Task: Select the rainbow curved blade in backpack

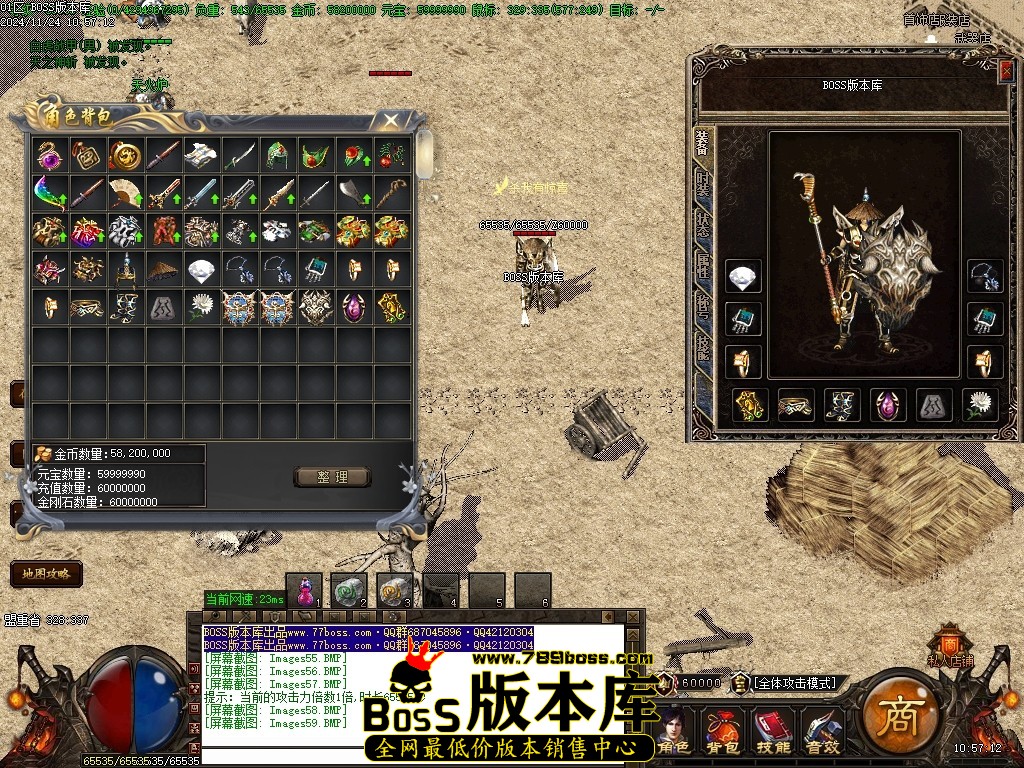Action: 48,192
